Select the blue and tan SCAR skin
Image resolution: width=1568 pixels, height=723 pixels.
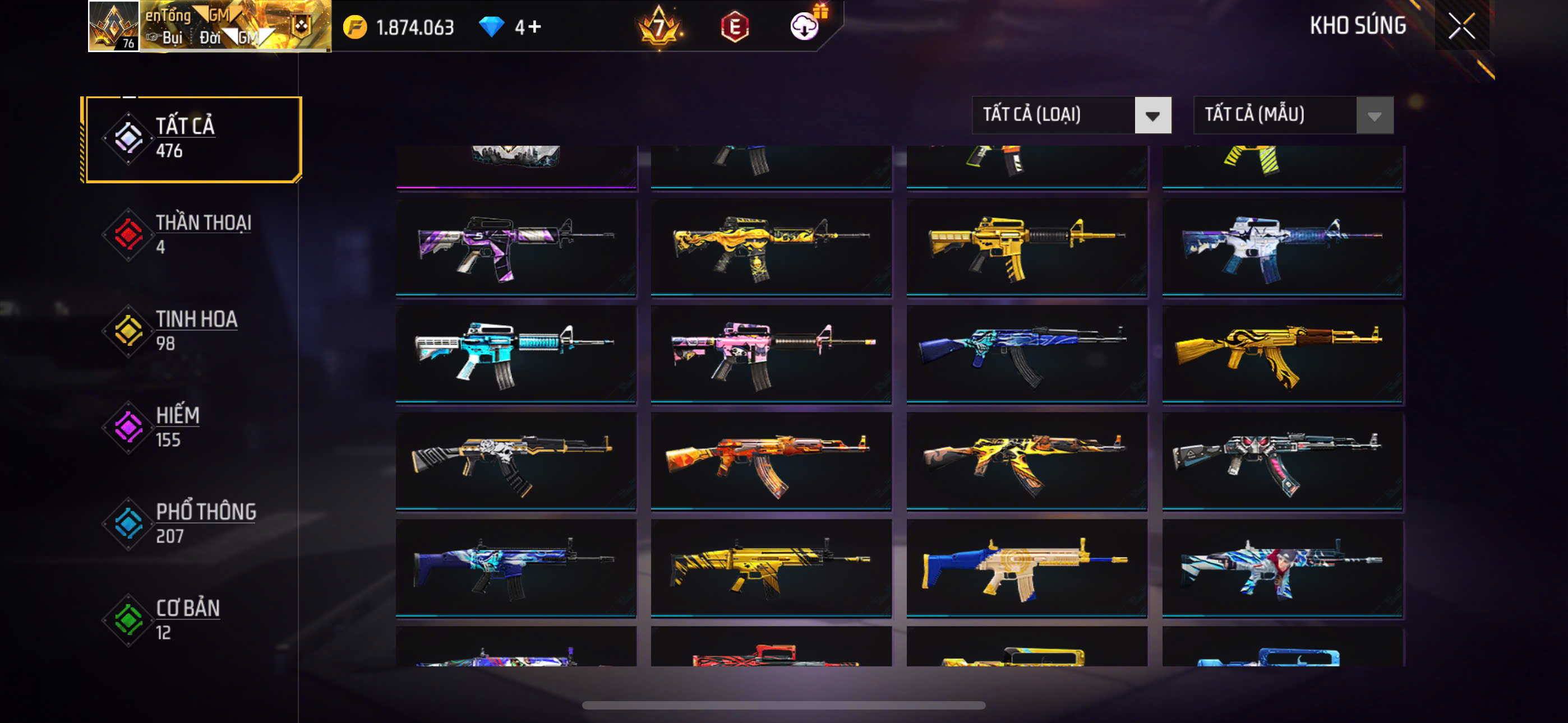[1026, 568]
